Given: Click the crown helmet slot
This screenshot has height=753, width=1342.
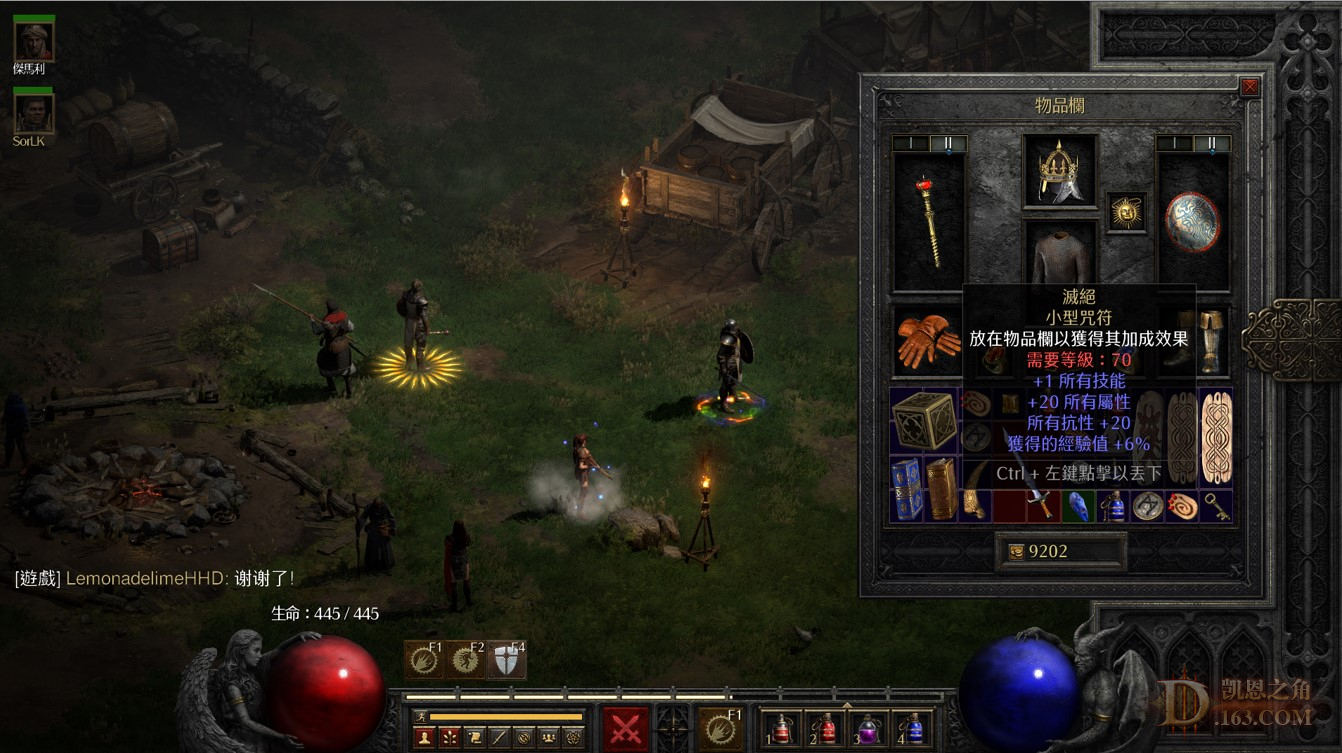Looking at the screenshot, I should tap(1059, 171).
